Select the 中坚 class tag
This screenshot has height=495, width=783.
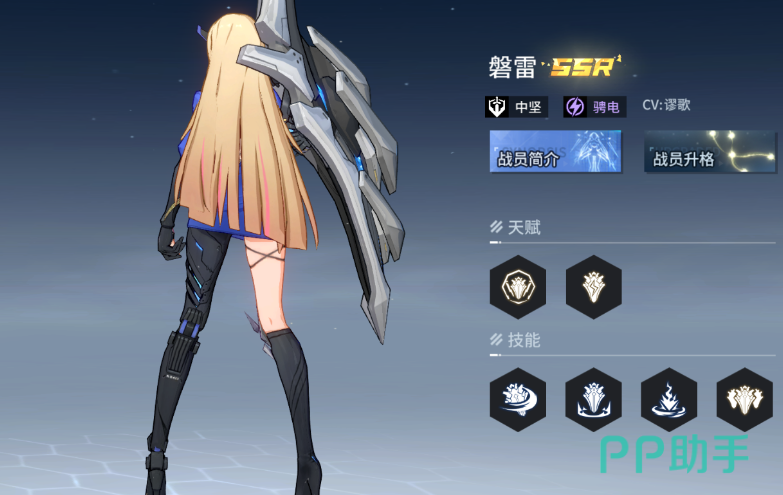pos(516,106)
